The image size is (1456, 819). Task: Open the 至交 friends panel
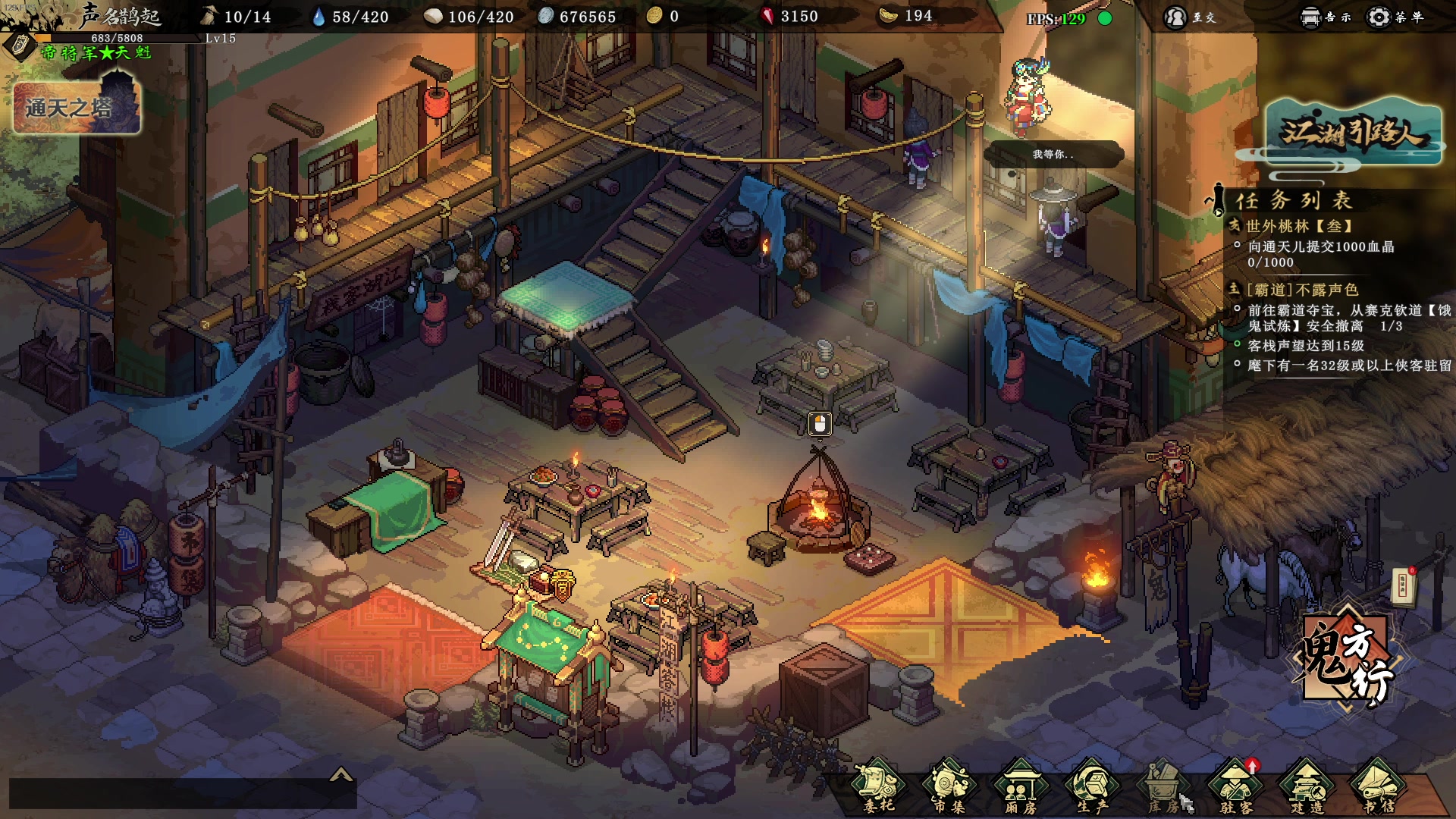click(1189, 17)
